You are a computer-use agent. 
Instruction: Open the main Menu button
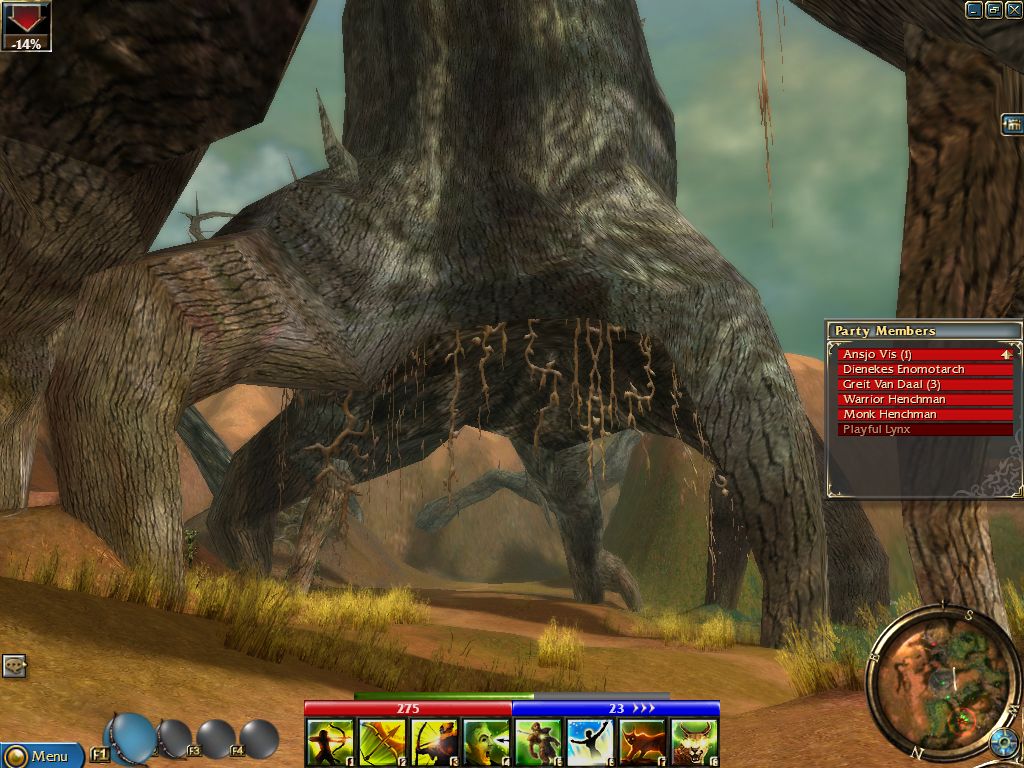coord(40,755)
